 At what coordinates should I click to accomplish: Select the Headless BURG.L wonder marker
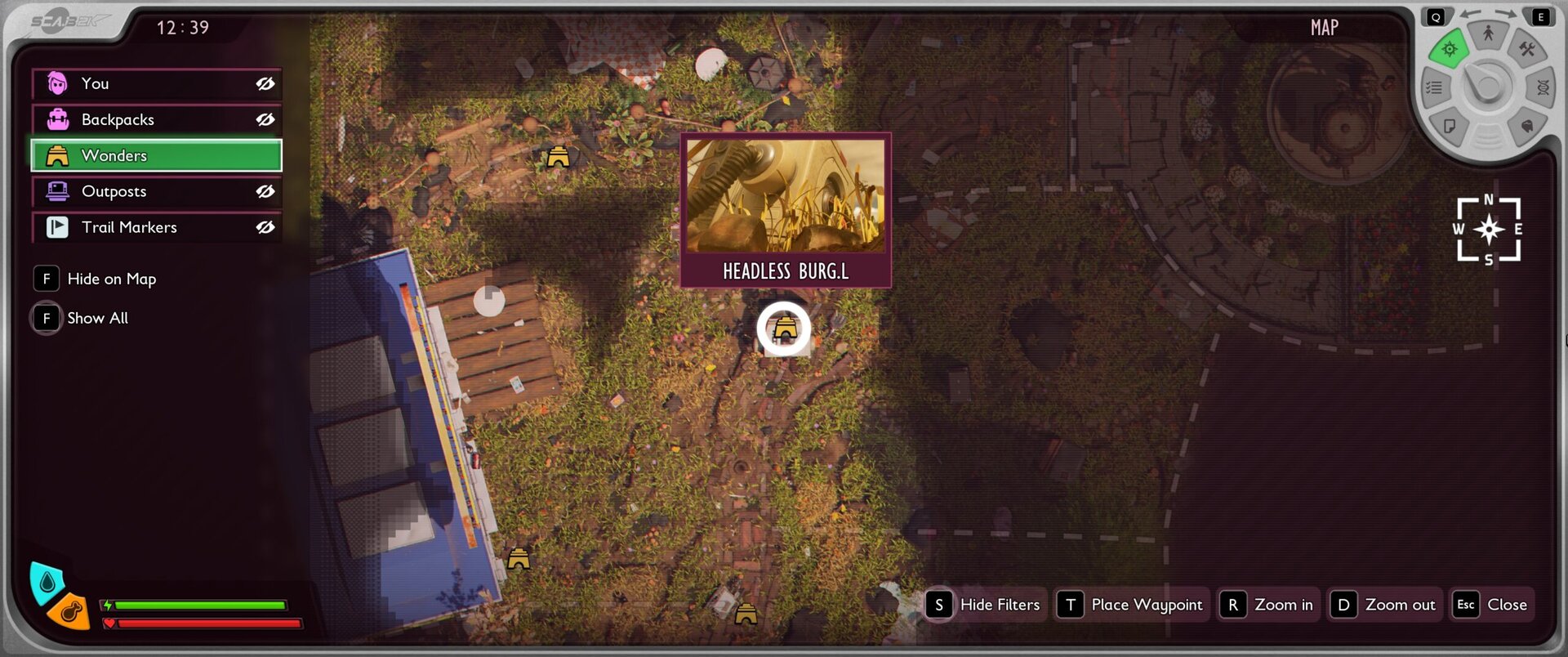pos(784,329)
